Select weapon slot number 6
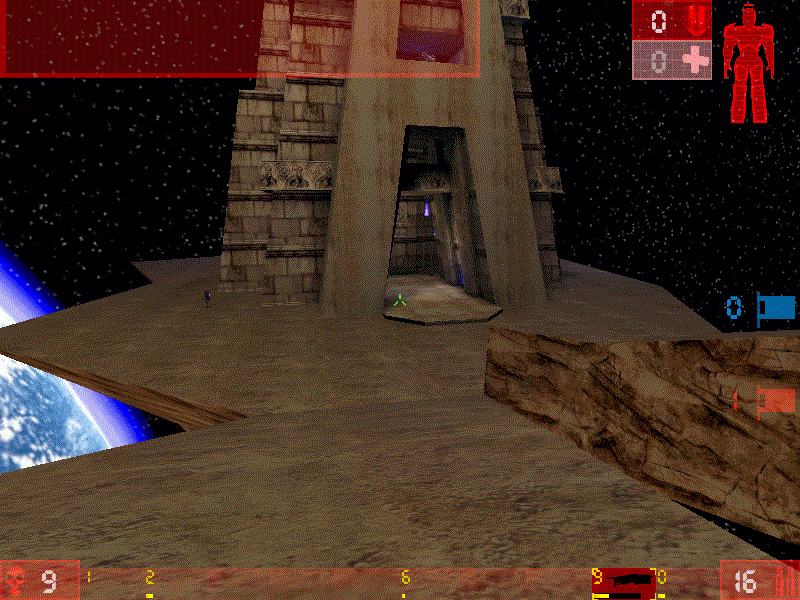Screen dimensions: 800x600 405,579
